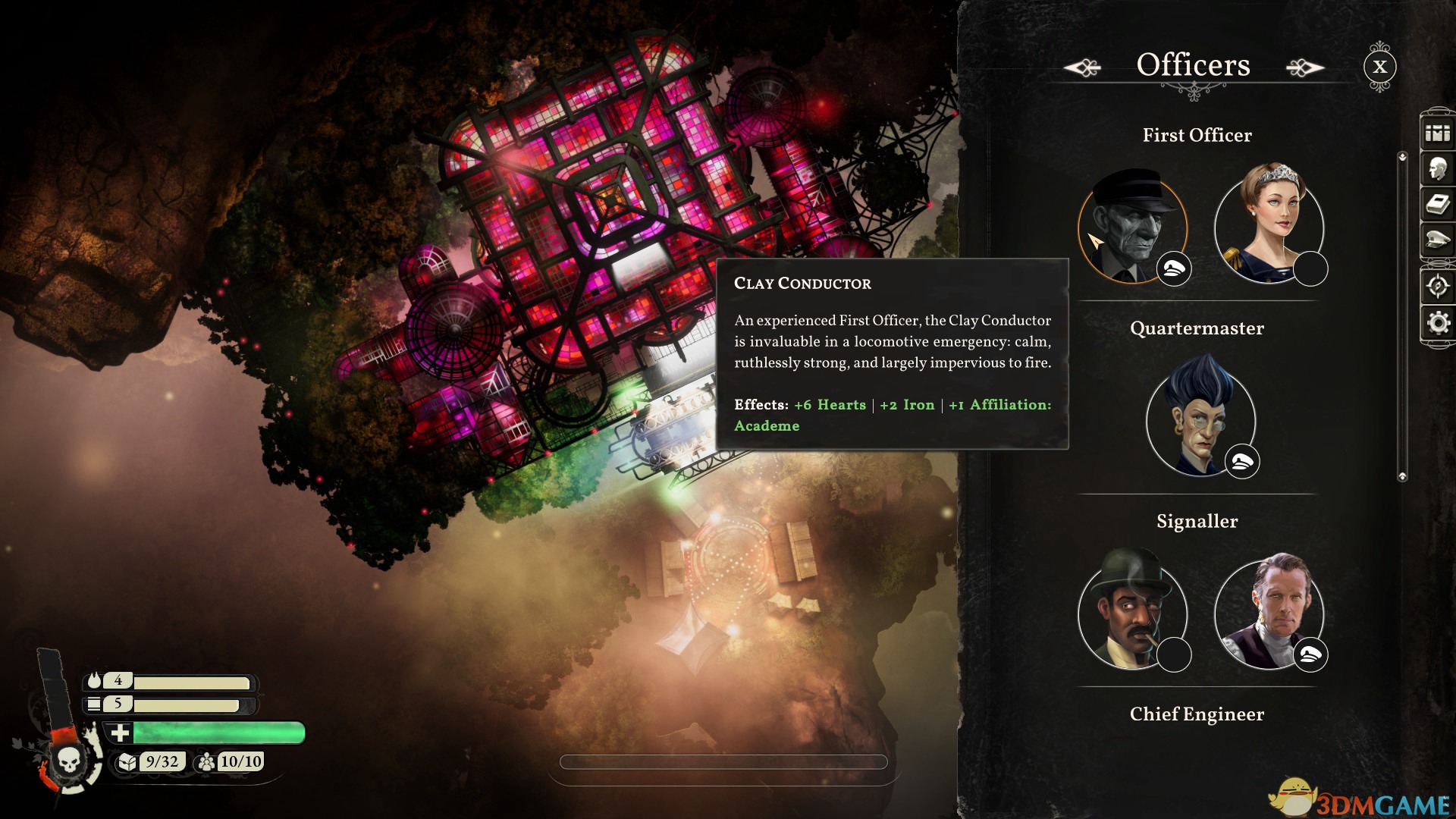The height and width of the screenshot is (819, 1456).
Task: Switch to the Journal via the book icon
Action: (1439, 203)
